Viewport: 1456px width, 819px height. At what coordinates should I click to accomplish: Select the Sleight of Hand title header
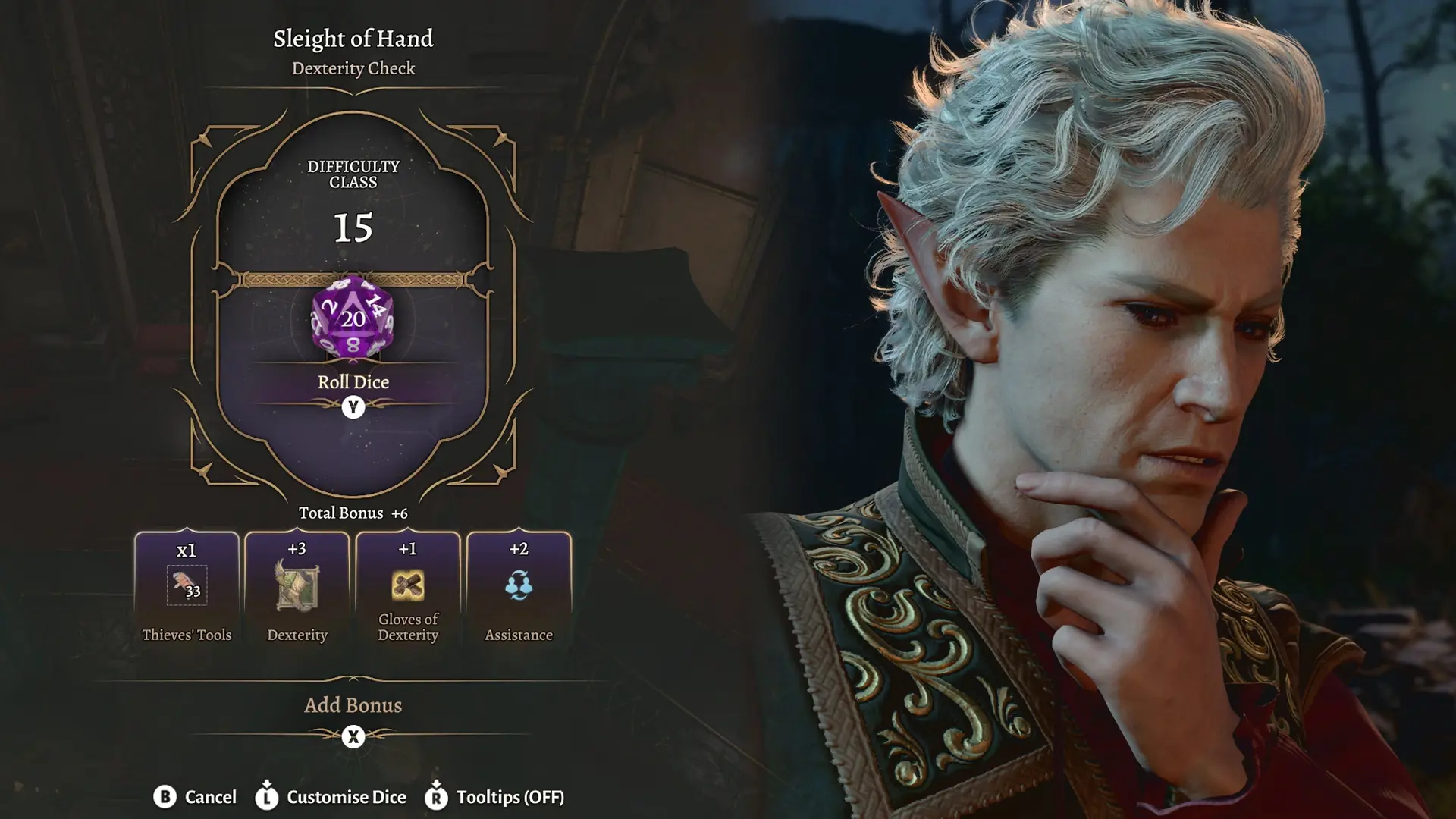click(x=353, y=39)
